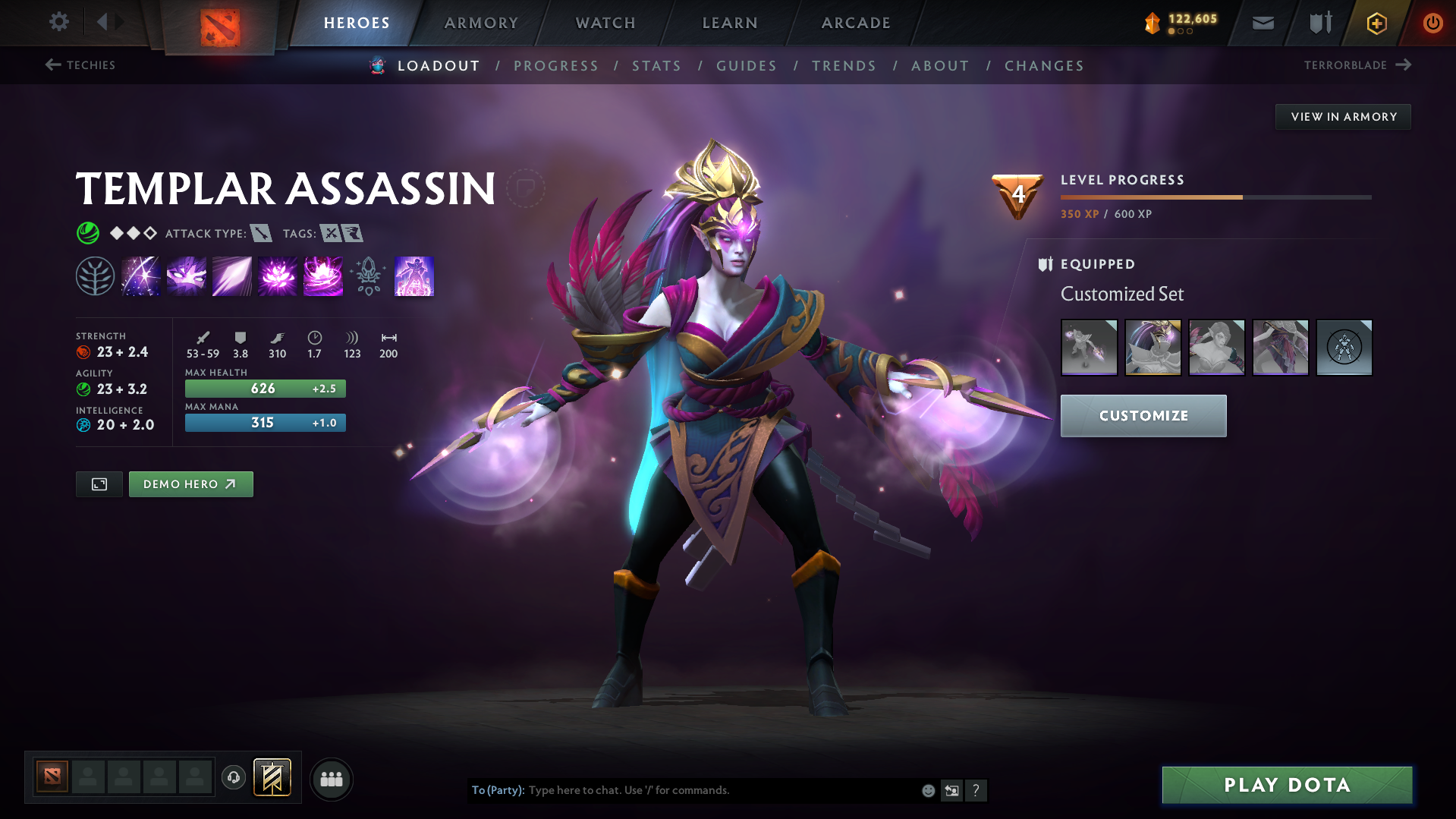
Task: Open the settings gear
Action: tap(58, 22)
